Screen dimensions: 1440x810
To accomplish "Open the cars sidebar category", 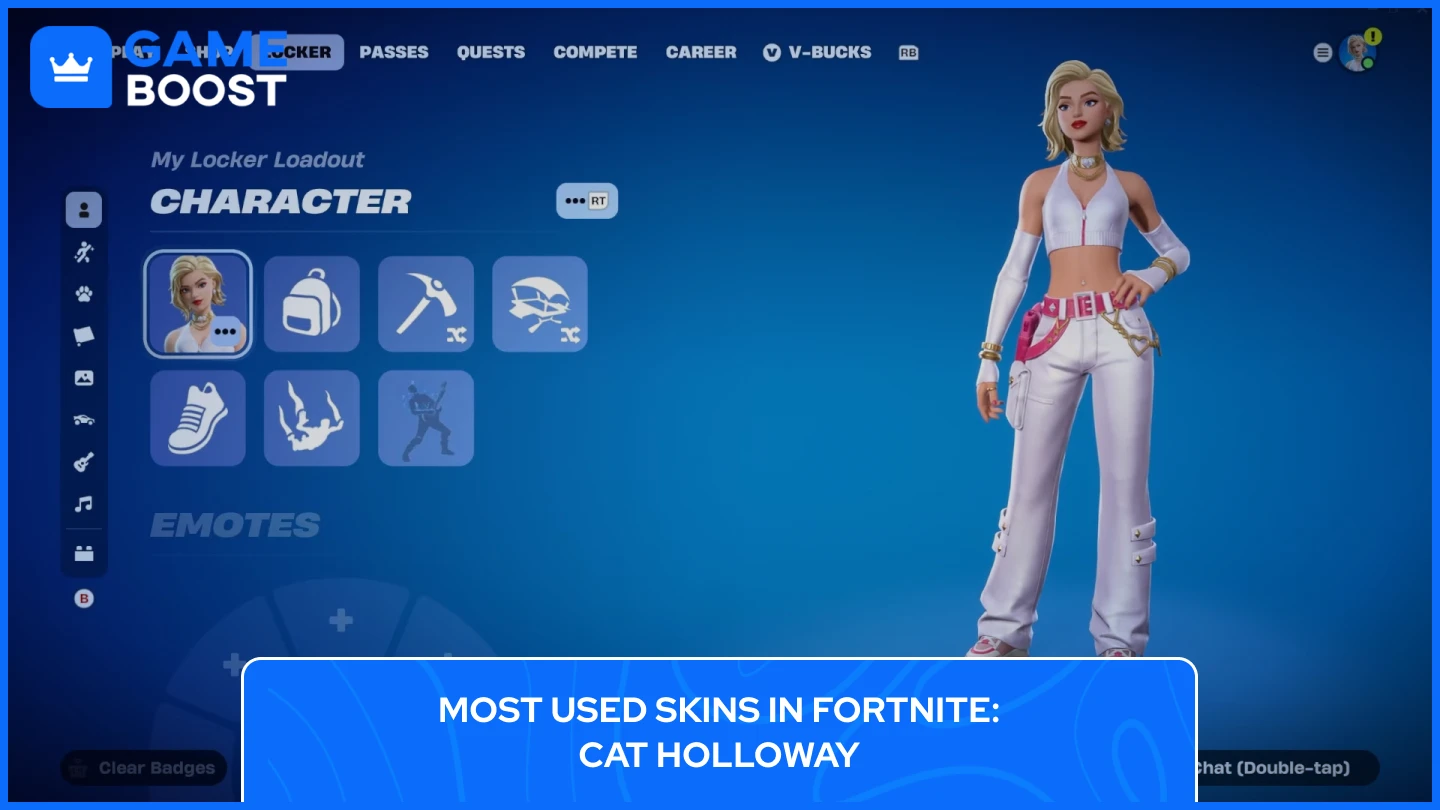I will point(84,419).
